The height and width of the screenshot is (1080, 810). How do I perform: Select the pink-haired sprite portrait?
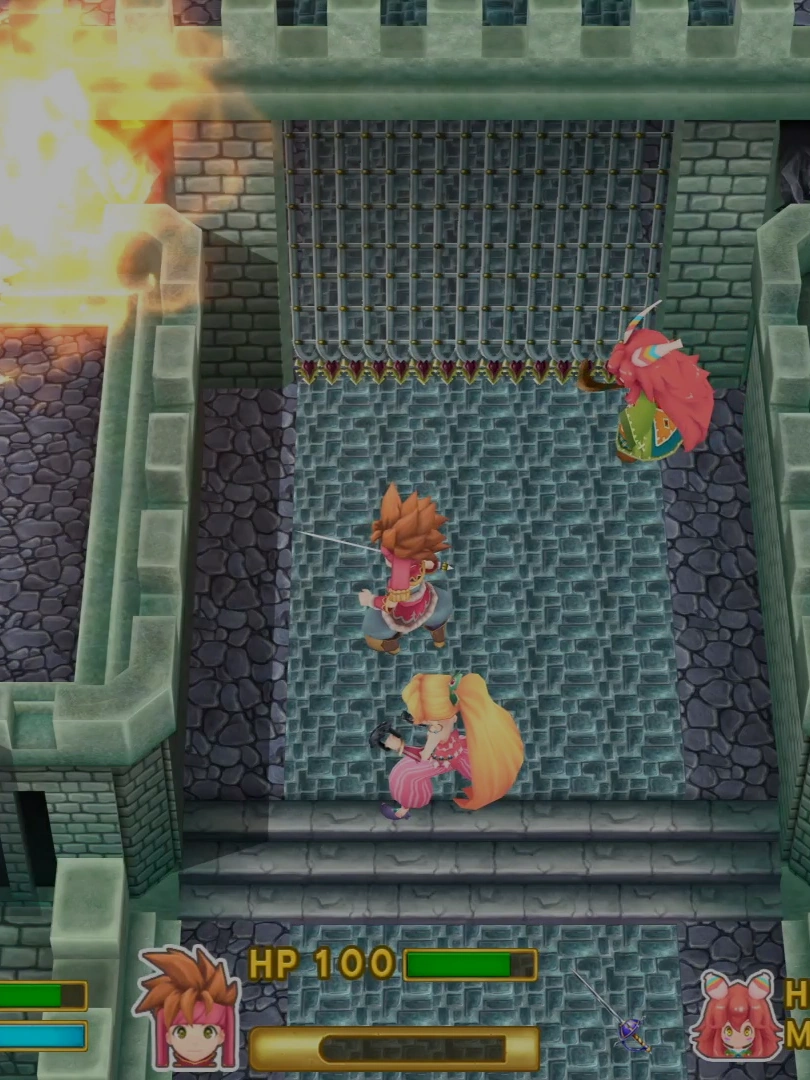pos(738,1017)
